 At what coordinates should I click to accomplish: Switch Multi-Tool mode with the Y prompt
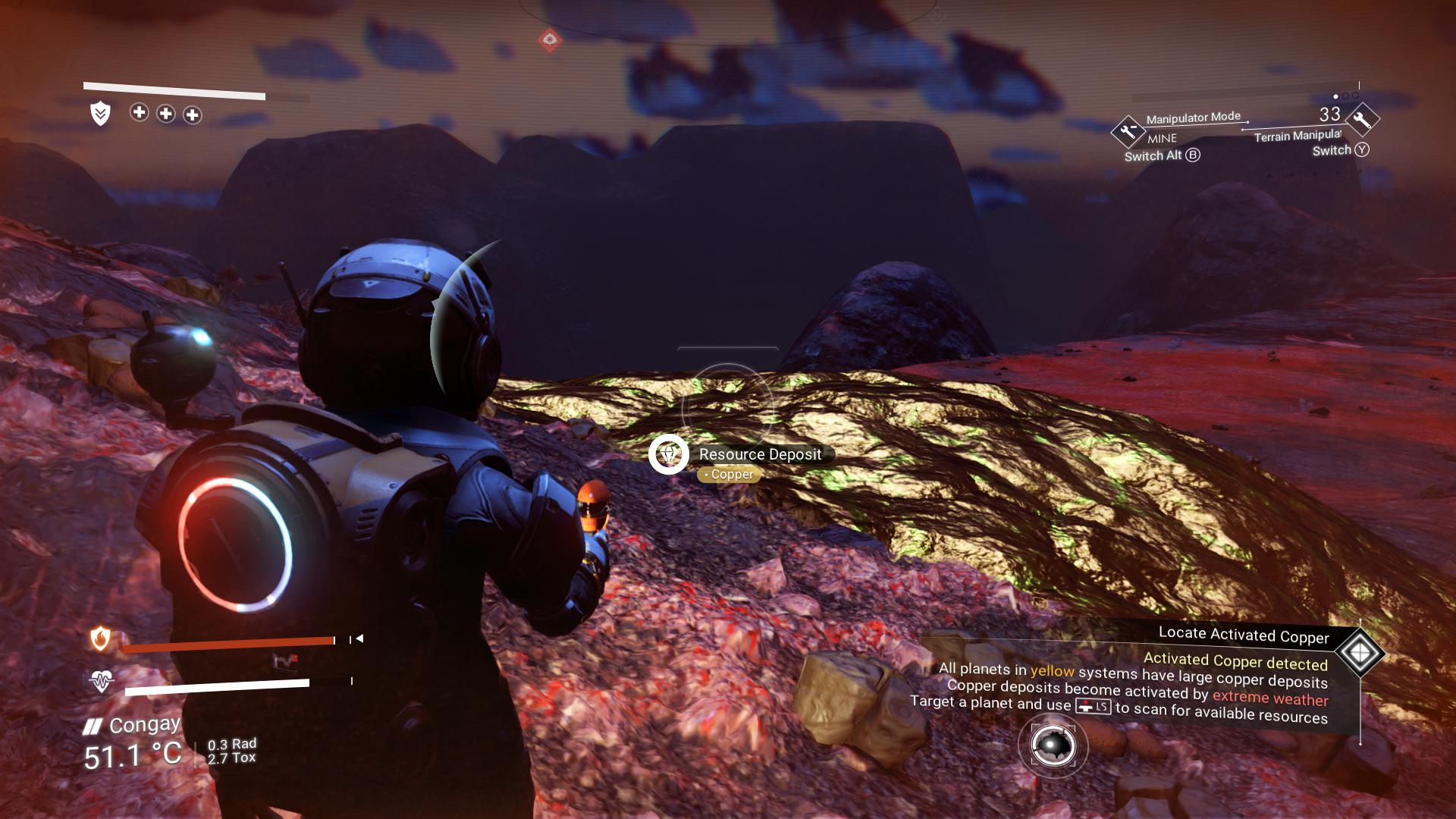coord(1363,150)
